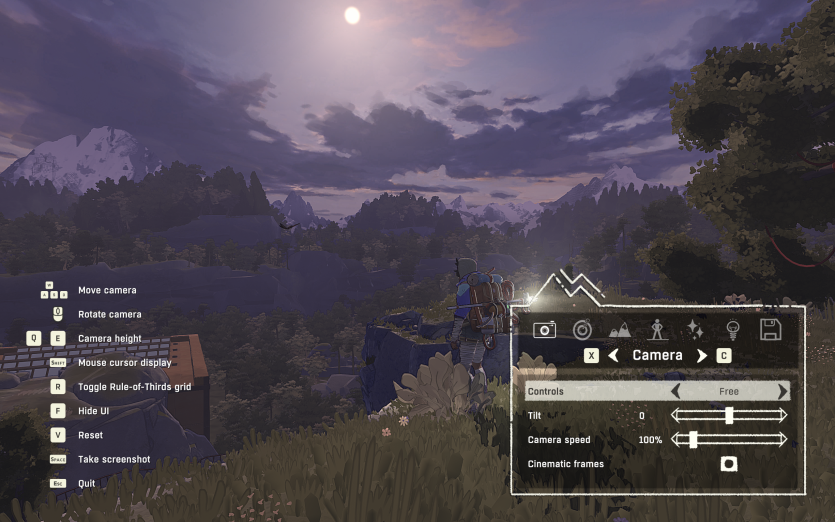Image resolution: width=835 pixels, height=522 pixels.
Task: Go to the next category right of Camera
Action: click(x=701, y=356)
